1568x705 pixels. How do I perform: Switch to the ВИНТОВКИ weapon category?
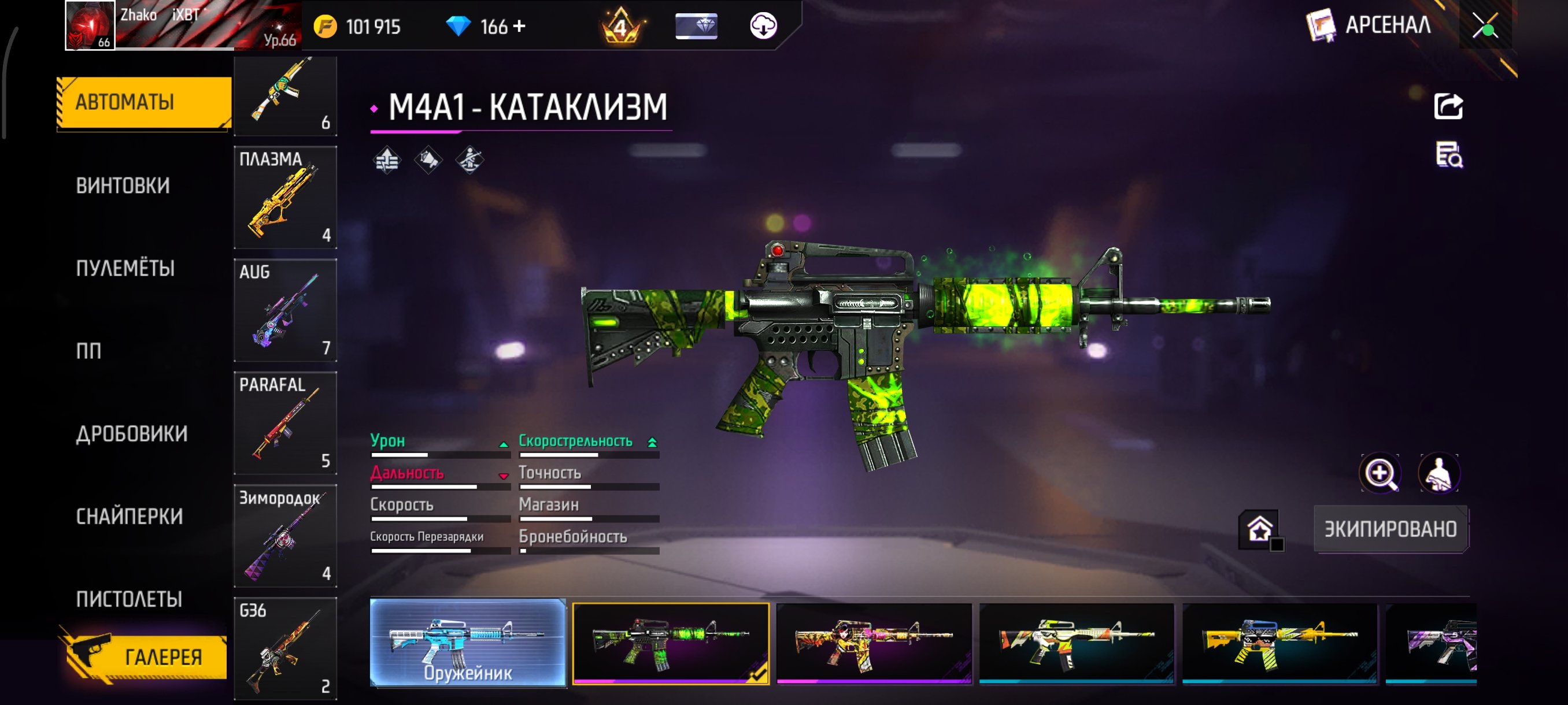tap(123, 185)
